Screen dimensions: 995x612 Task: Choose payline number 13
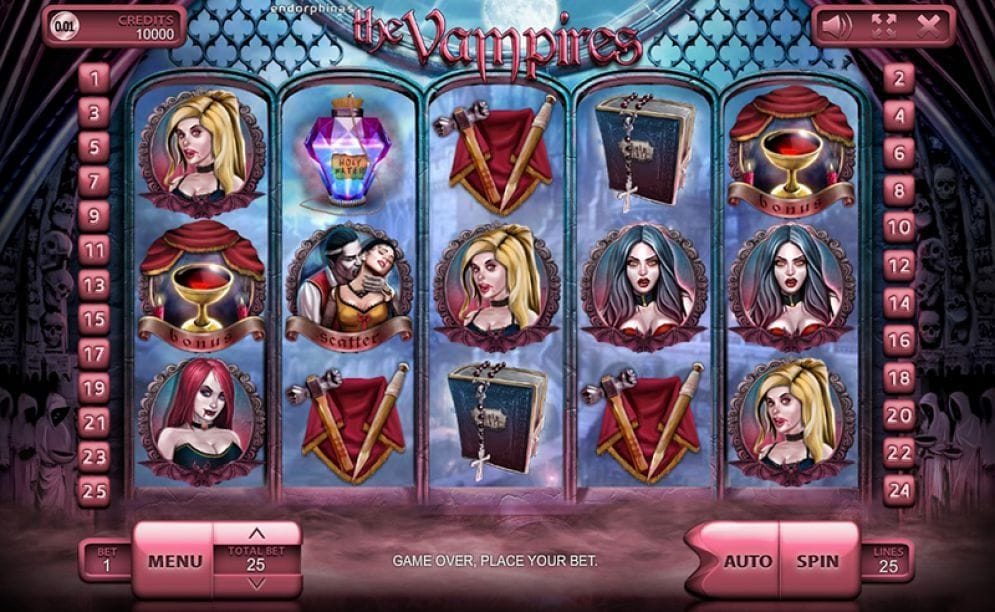click(x=94, y=285)
